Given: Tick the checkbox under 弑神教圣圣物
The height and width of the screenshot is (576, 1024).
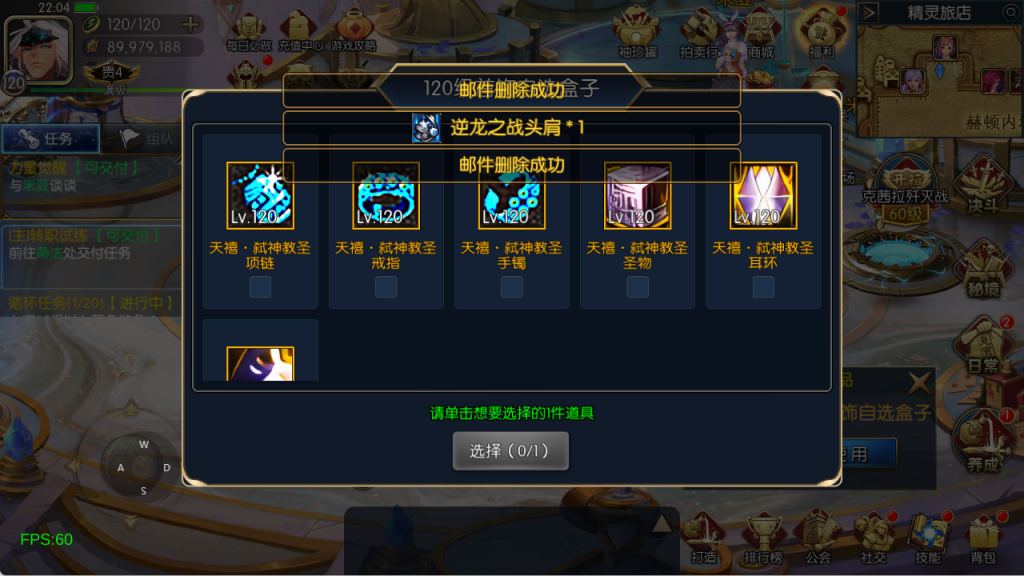Looking at the screenshot, I should coord(638,287).
